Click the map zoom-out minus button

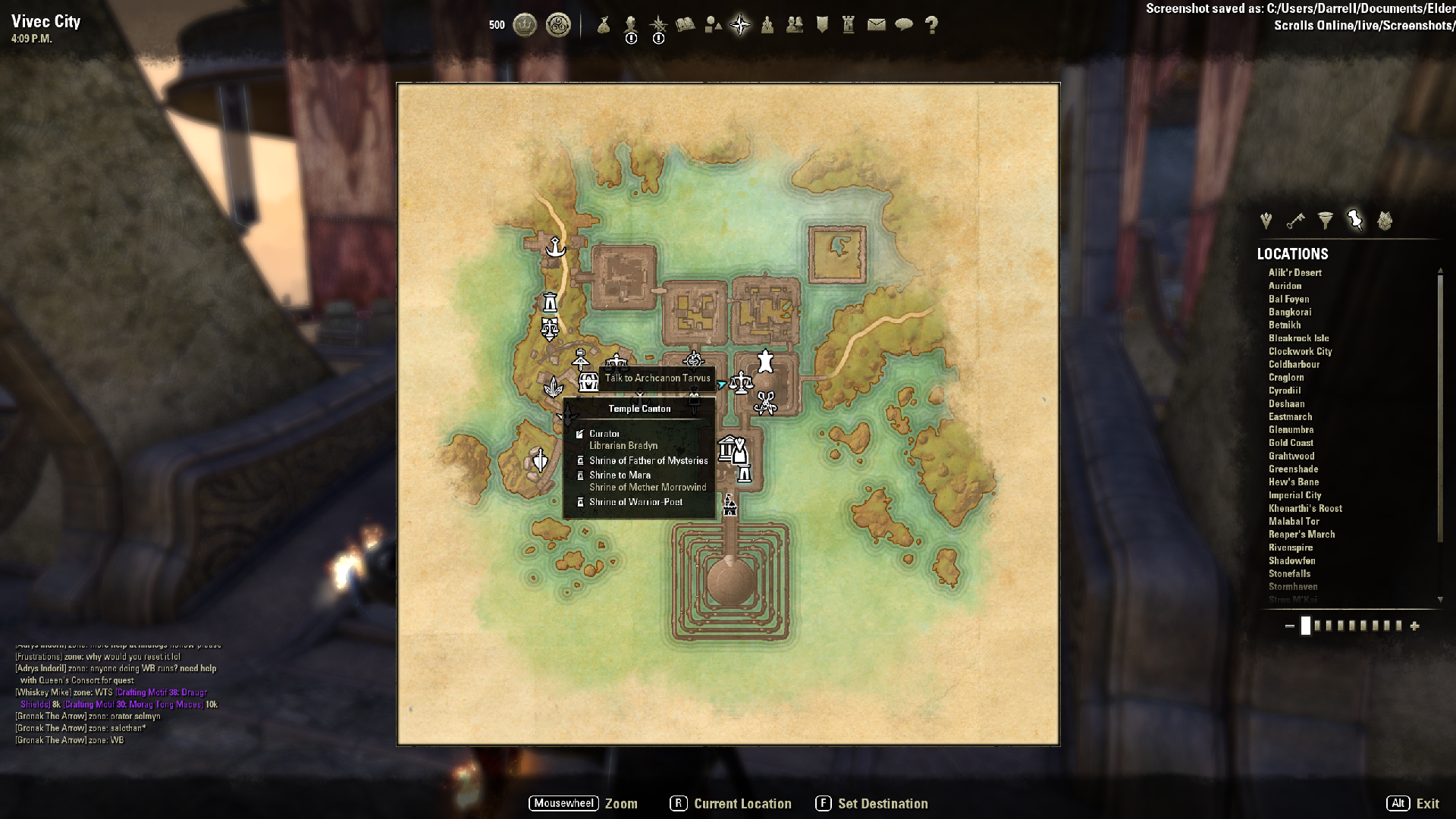pos(1289,626)
